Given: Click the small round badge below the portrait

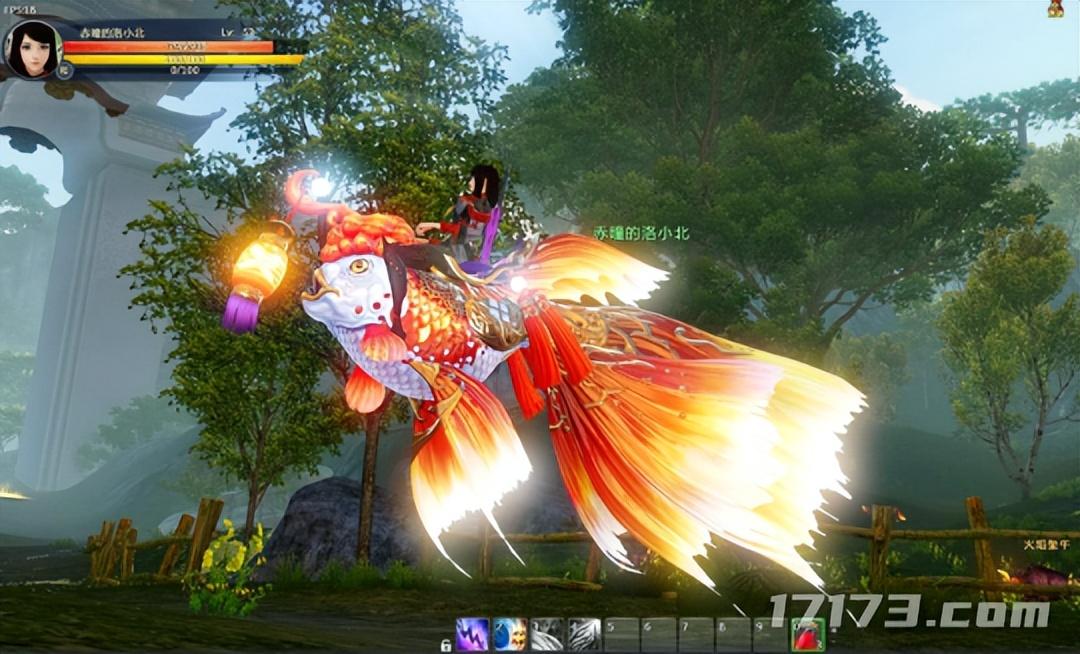Looking at the screenshot, I should [x=65, y=70].
